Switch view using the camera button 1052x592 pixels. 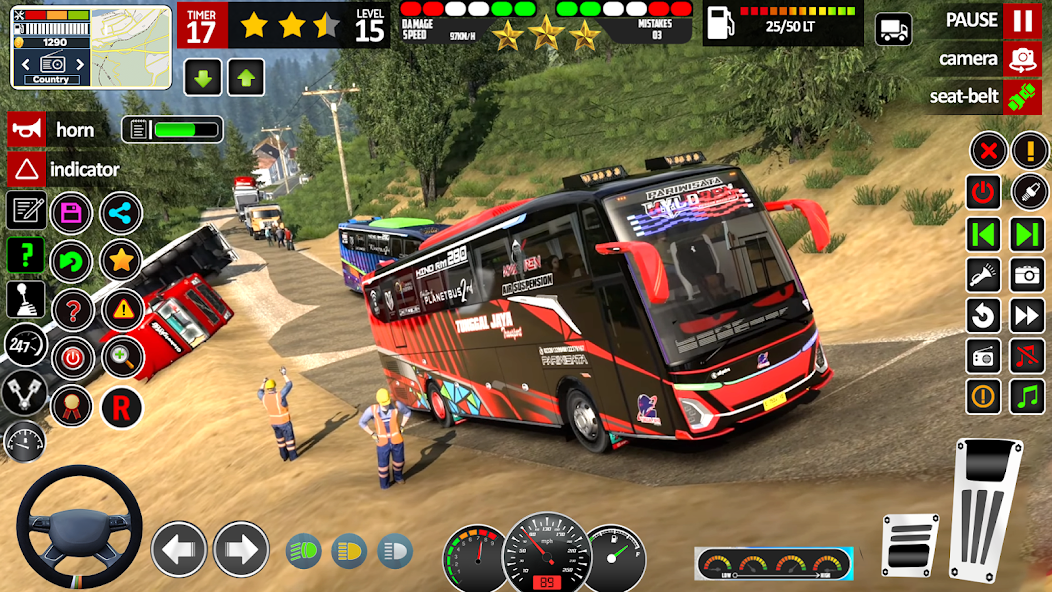(x=1021, y=59)
